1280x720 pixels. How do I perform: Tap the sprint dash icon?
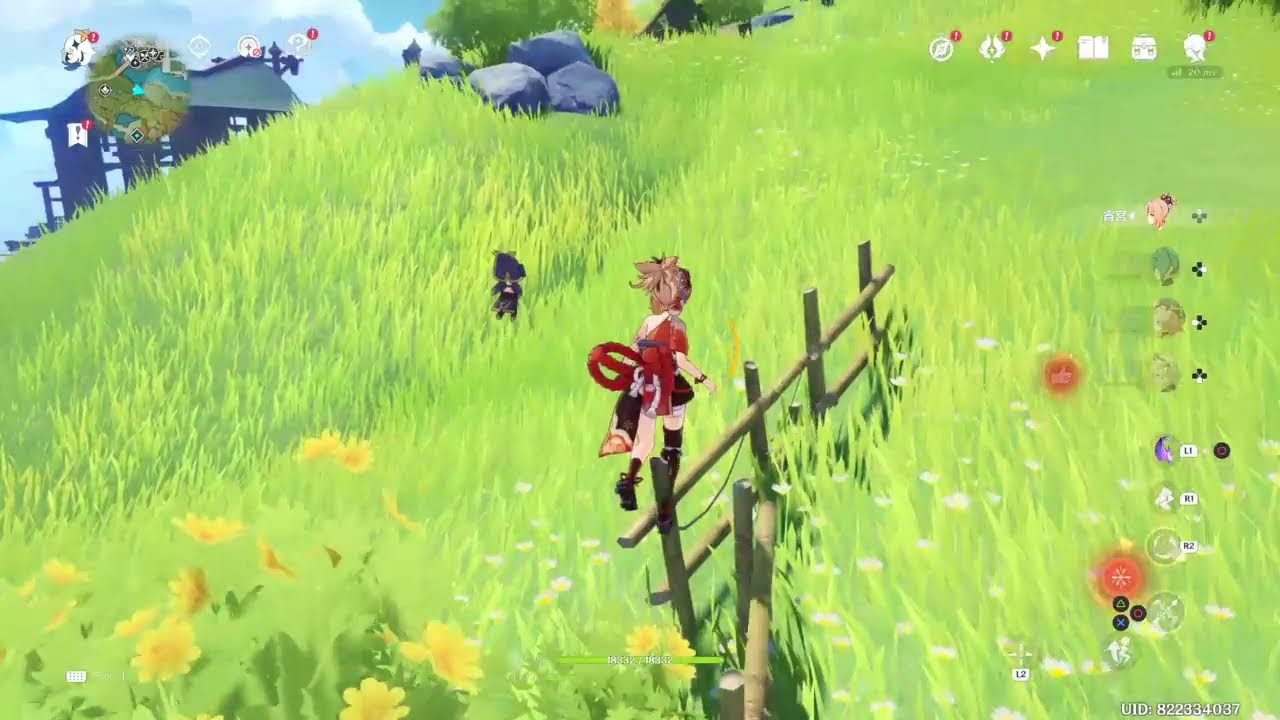(1118, 650)
